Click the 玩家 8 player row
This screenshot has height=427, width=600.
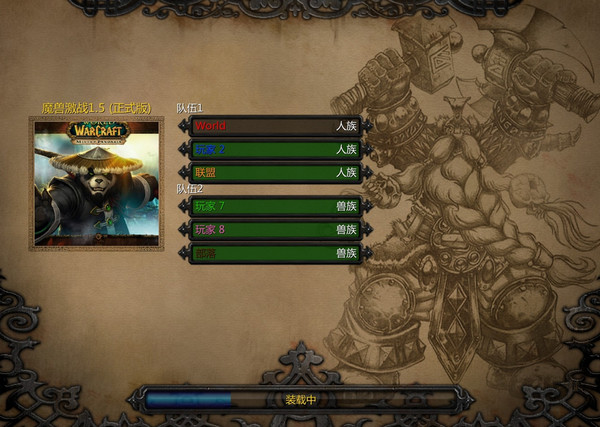275,230
